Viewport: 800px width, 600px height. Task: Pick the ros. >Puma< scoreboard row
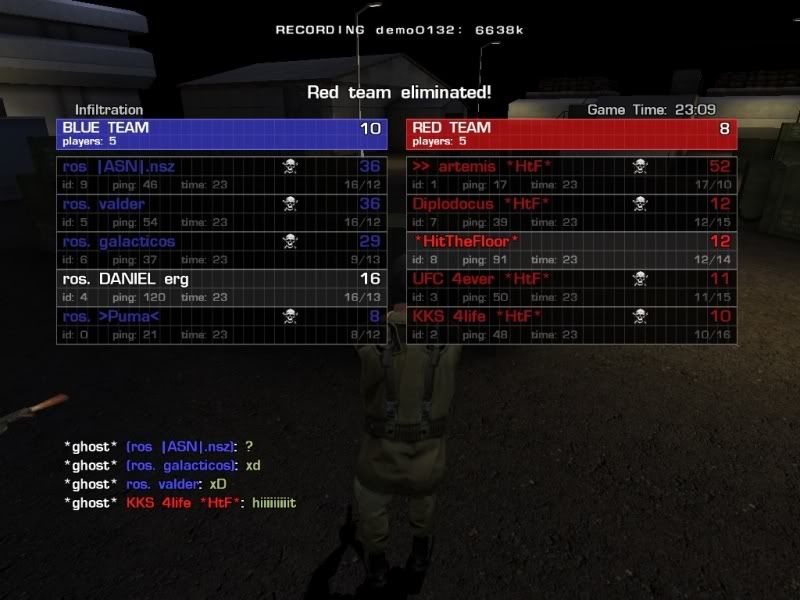[x=222, y=325]
